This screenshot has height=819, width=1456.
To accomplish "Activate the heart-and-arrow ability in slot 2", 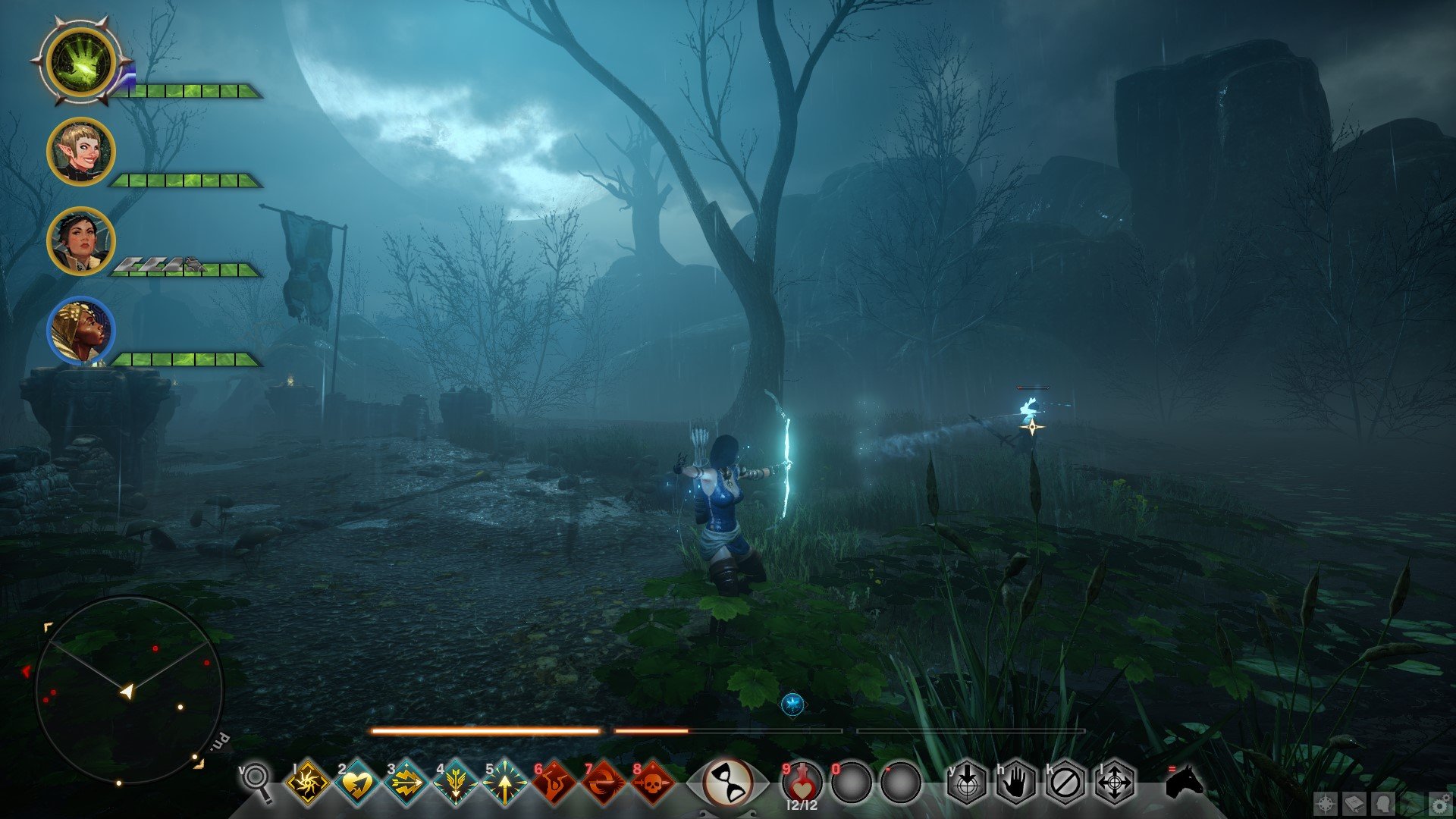I will point(356,782).
